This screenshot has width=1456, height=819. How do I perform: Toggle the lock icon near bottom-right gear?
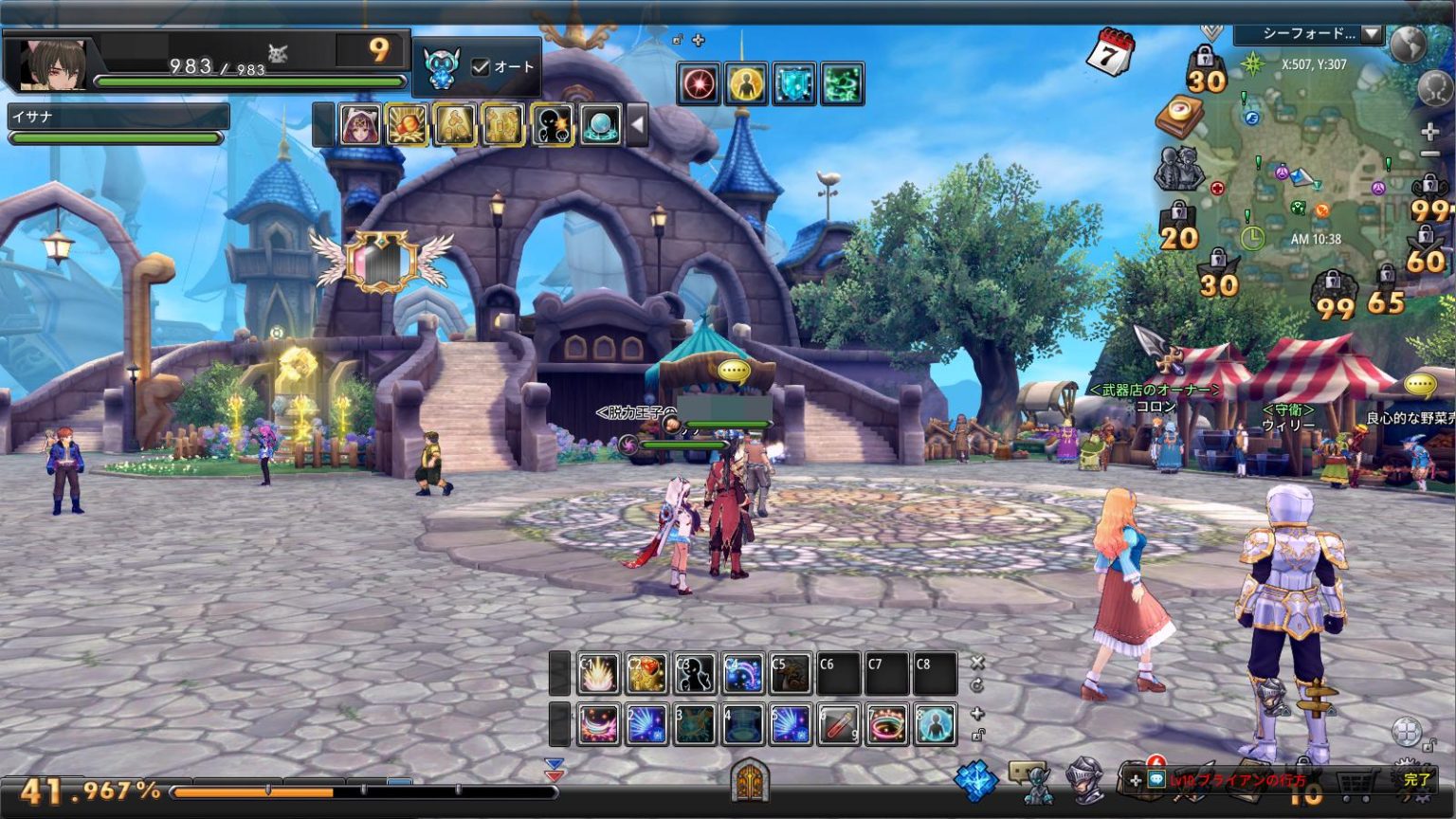pyautogui.click(x=1428, y=745)
